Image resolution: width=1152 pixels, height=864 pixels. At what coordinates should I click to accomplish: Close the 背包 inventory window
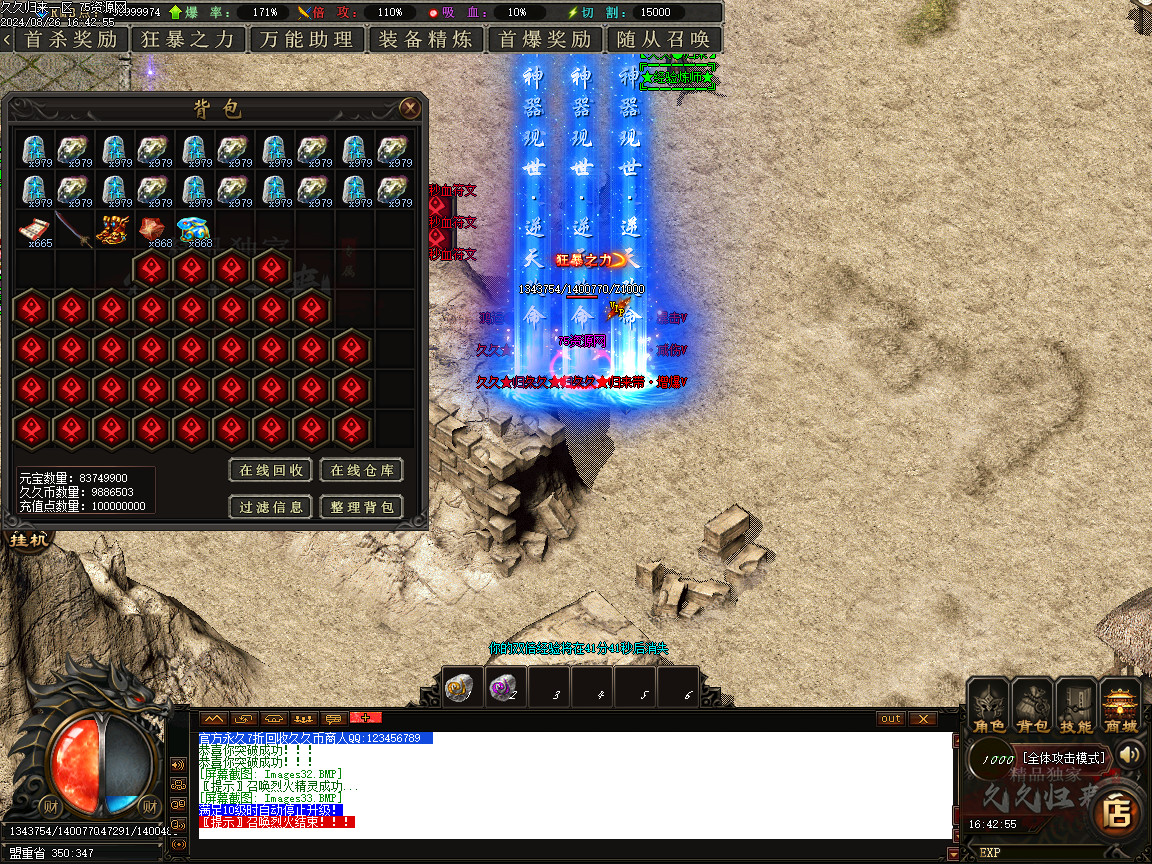point(409,108)
